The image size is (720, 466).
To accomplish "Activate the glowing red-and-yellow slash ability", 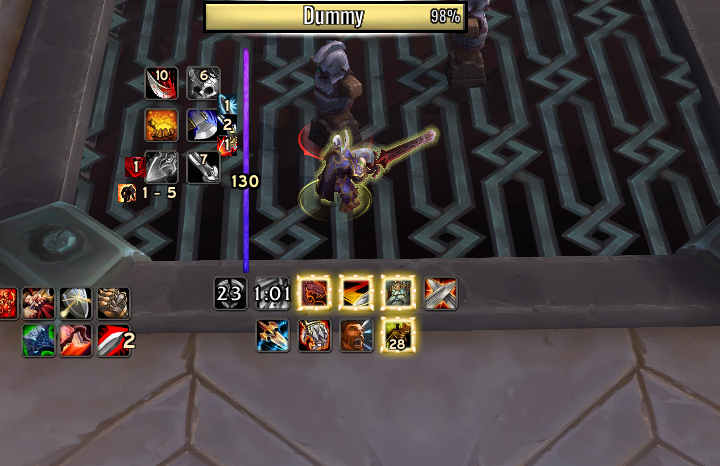I will tap(356, 293).
